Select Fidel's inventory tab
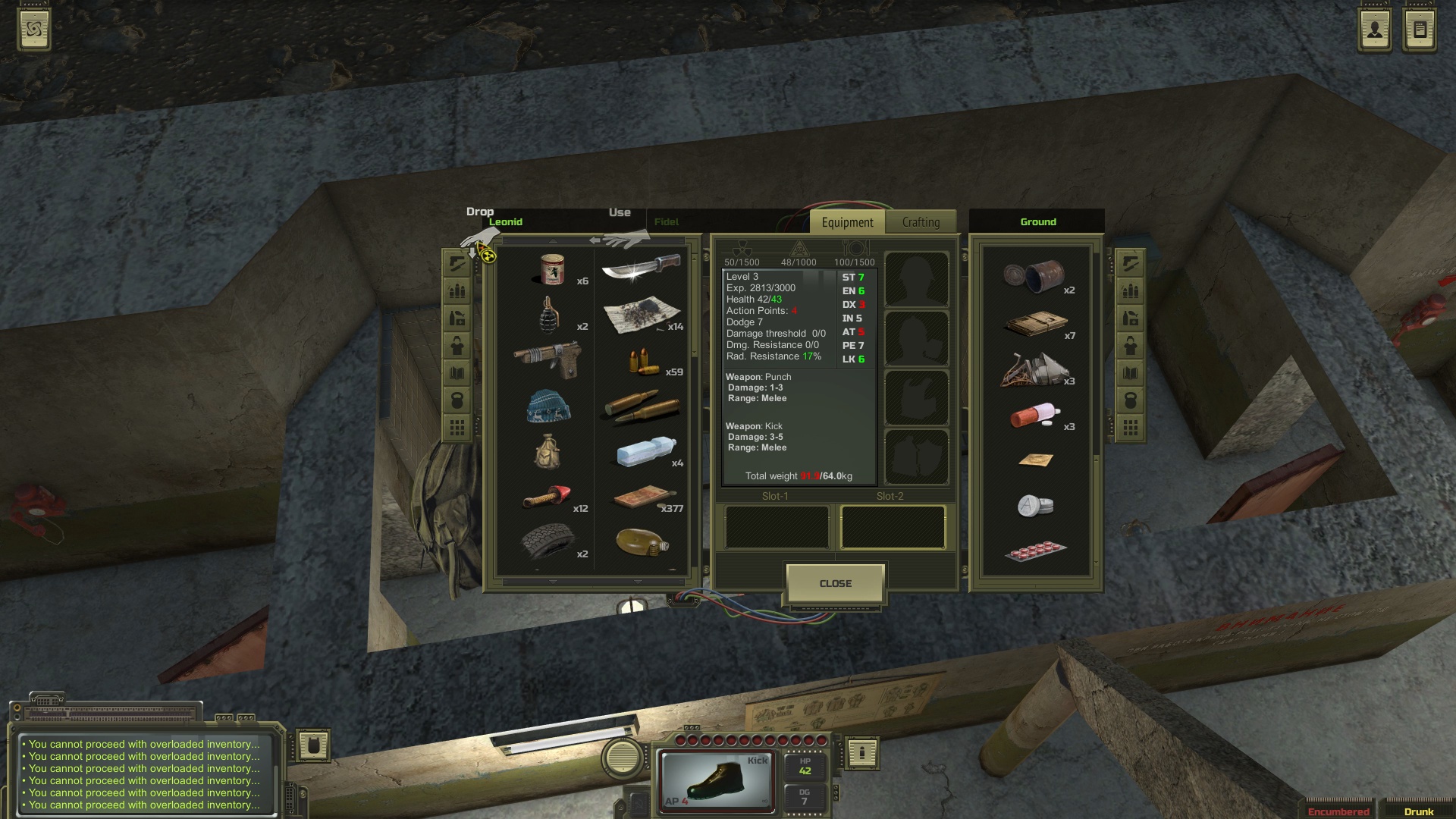Image resolution: width=1456 pixels, height=819 pixels. (x=666, y=222)
